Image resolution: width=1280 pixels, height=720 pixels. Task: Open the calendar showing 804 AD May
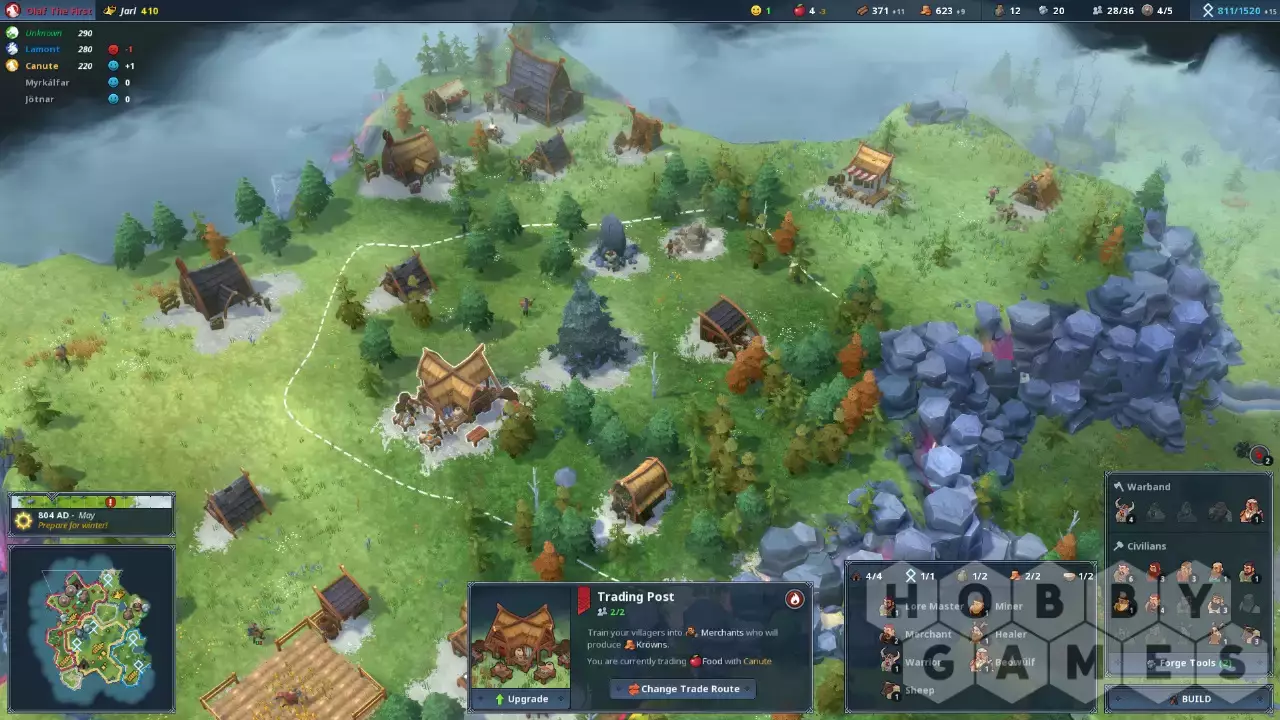[x=92, y=515]
